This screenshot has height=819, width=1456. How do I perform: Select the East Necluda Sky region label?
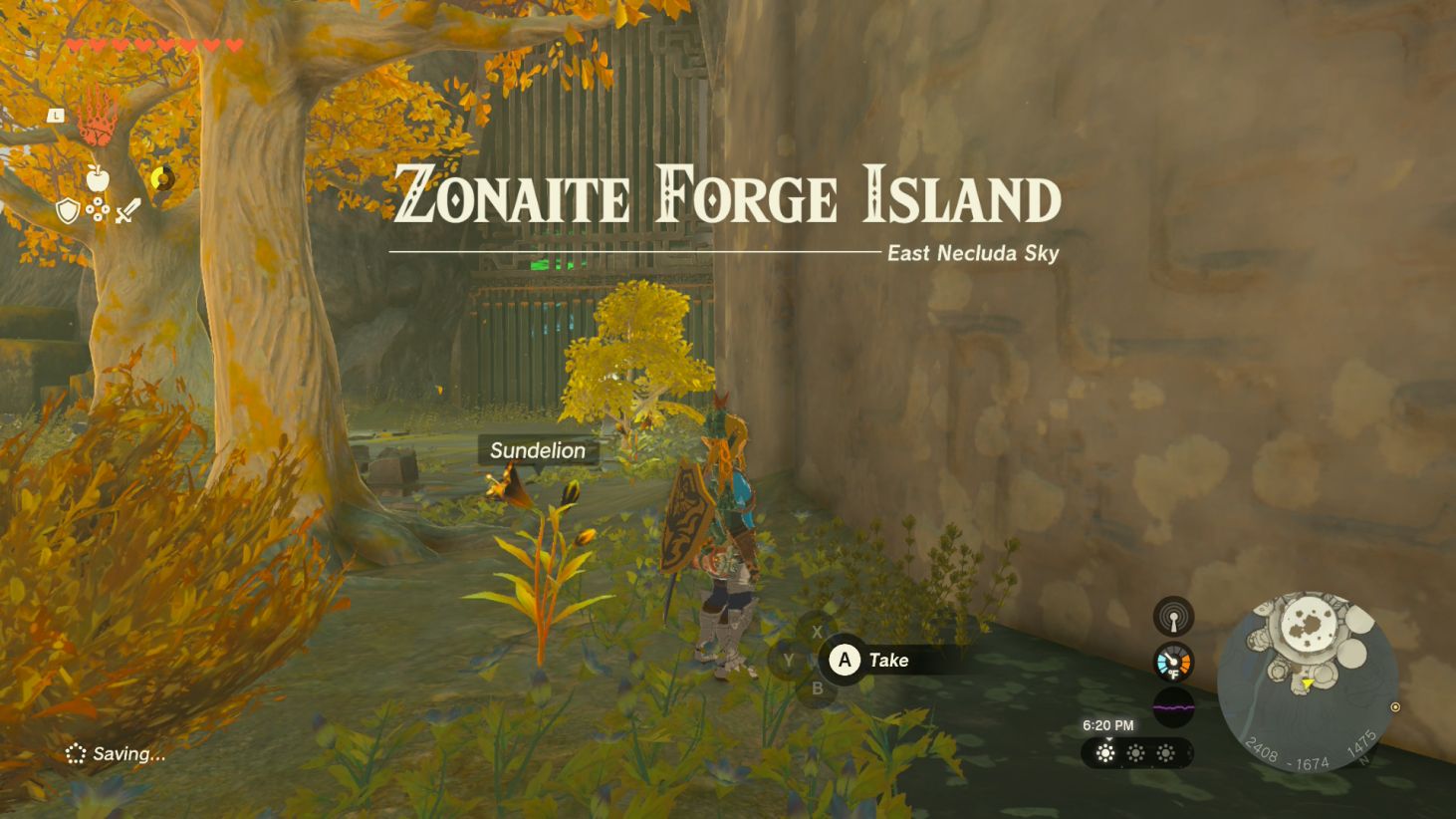(971, 253)
